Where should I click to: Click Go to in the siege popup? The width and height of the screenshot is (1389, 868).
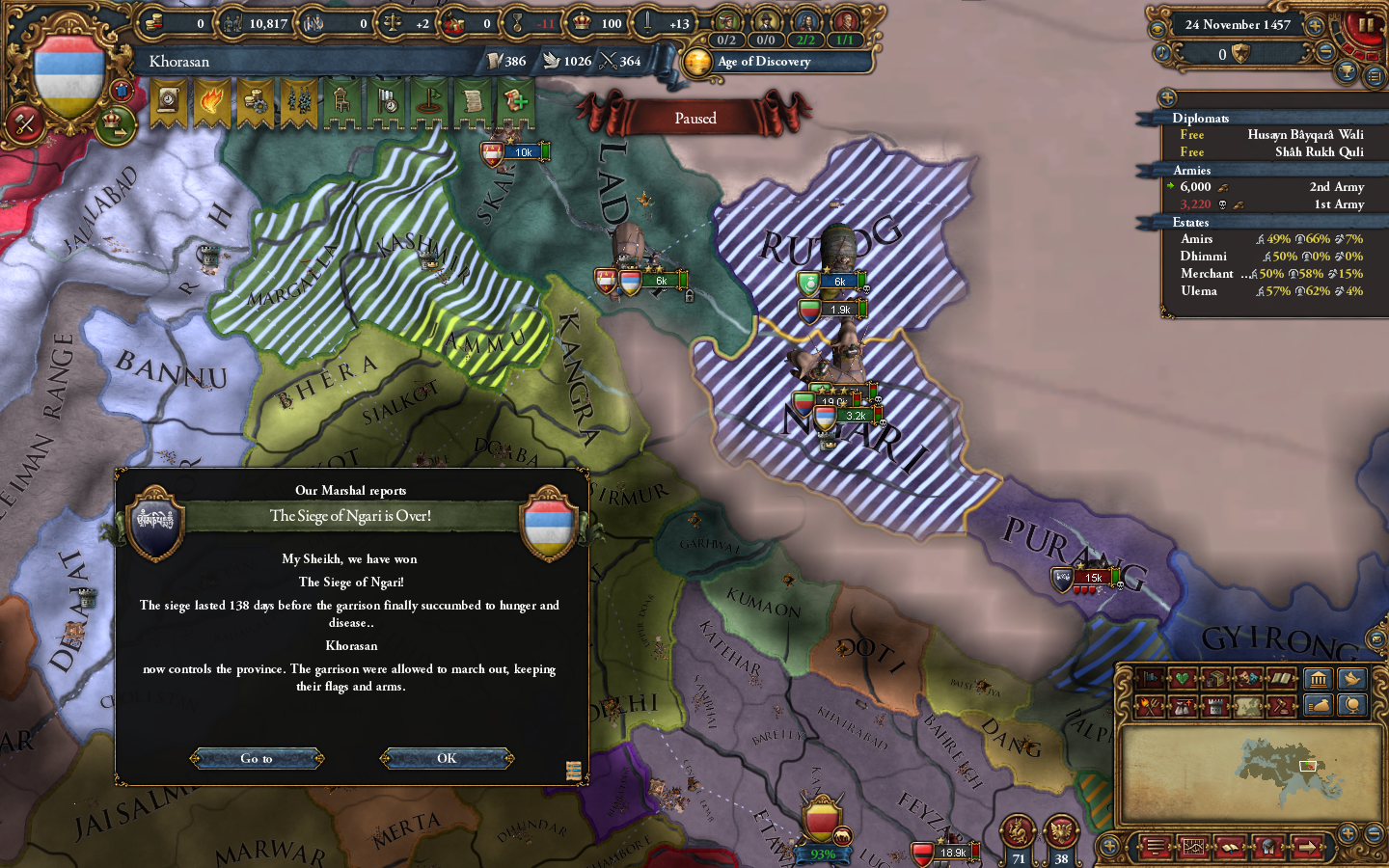[x=256, y=758]
